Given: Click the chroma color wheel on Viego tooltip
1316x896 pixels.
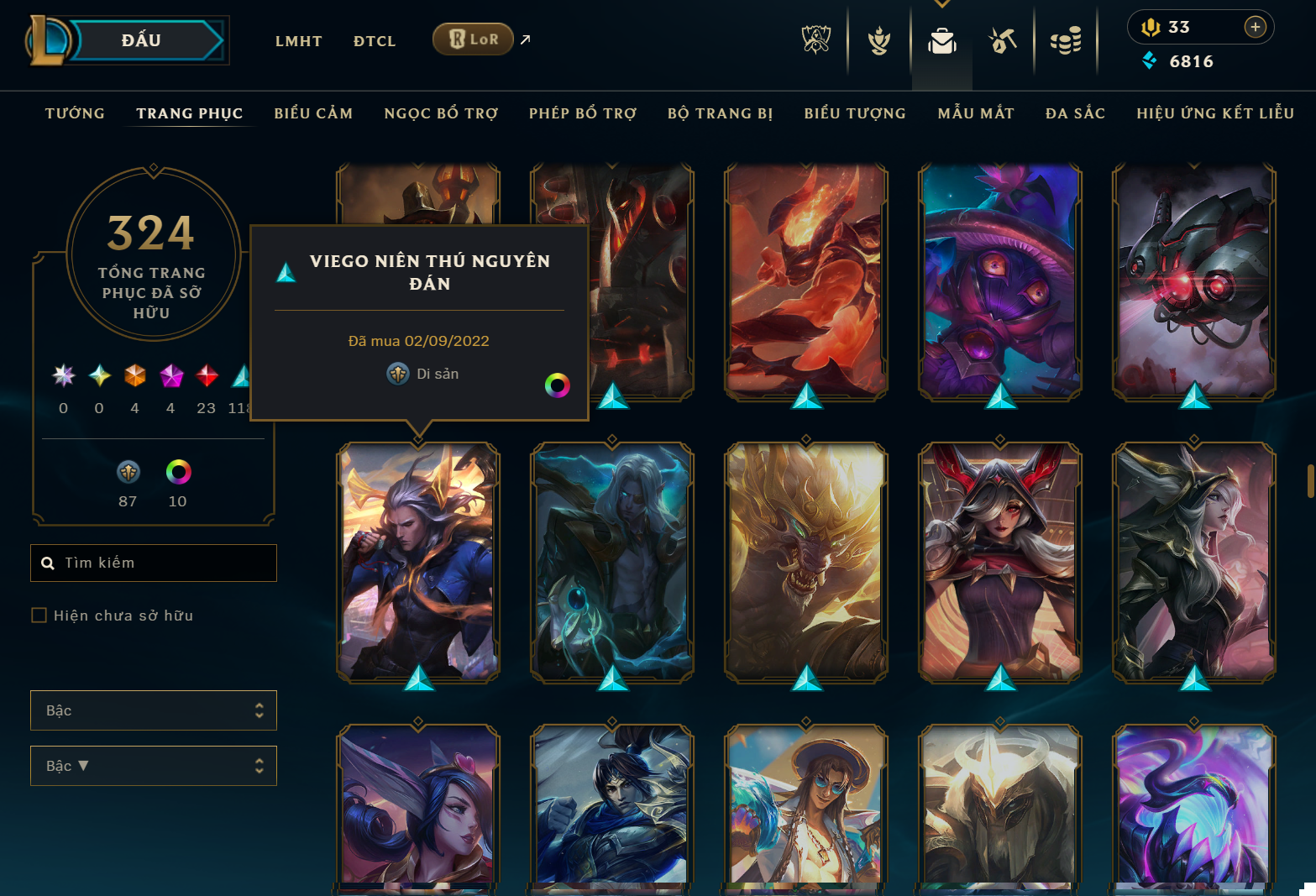Looking at the screenshot, I should tap(558, 385).
